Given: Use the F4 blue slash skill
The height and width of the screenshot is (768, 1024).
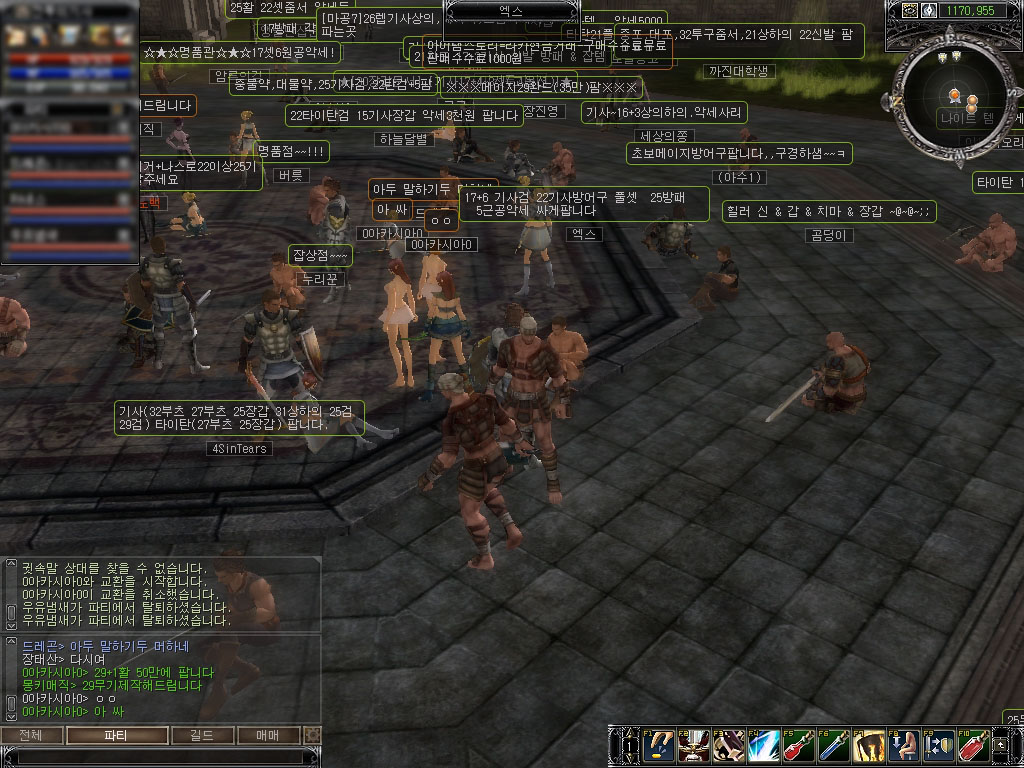Looking at the screenshot, I should pos(763,746).
